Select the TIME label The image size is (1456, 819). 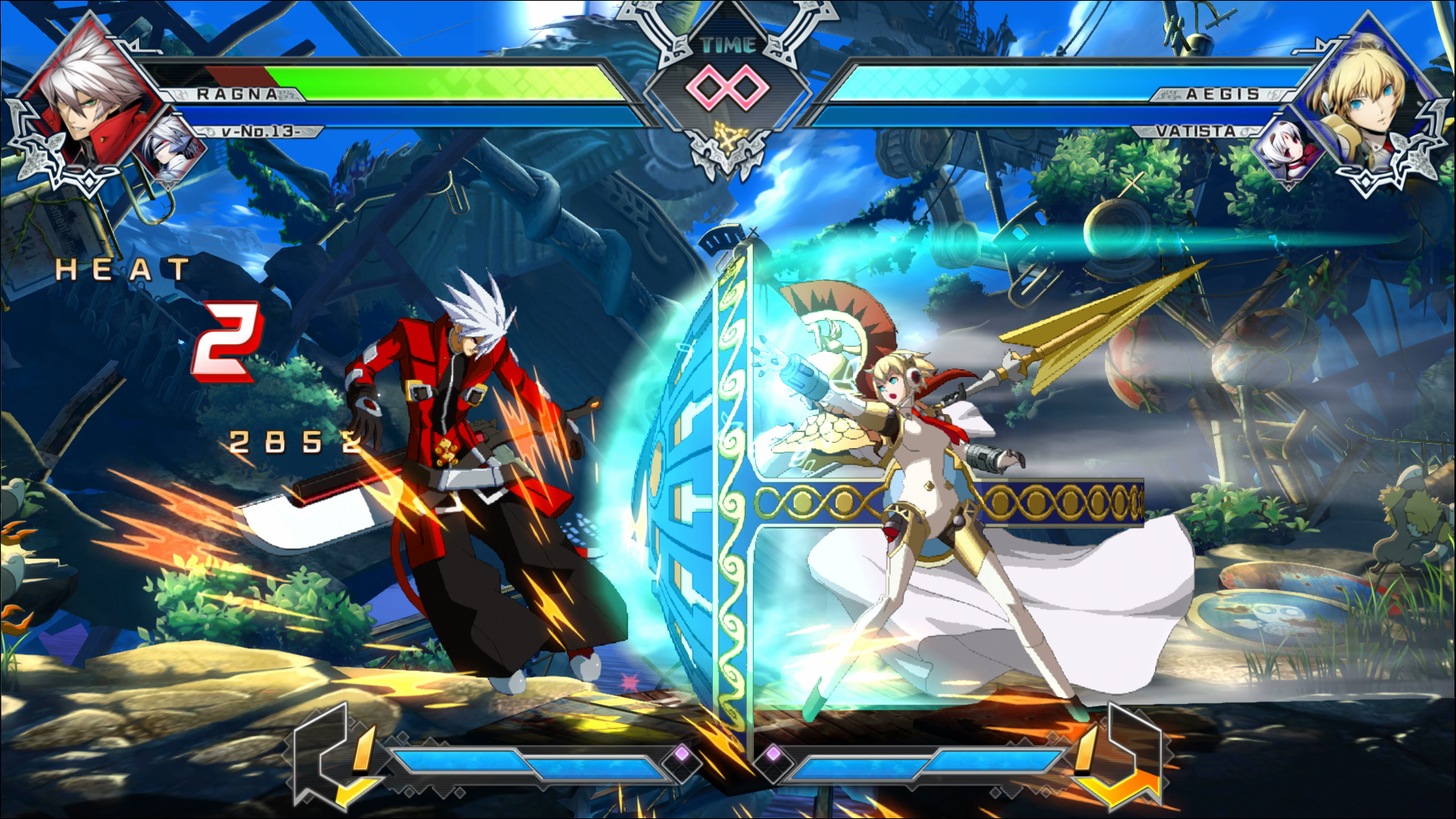(x=727, y=45)
